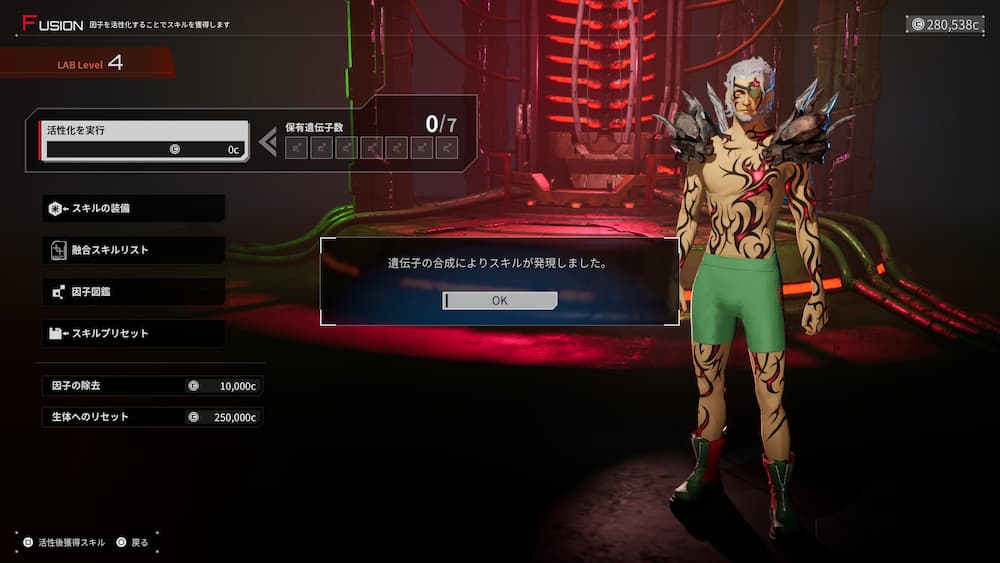This screenshot has height=563, width=1000.
Task: Choose 生体へのリセット for 250,000c
Action: point(152,417)
